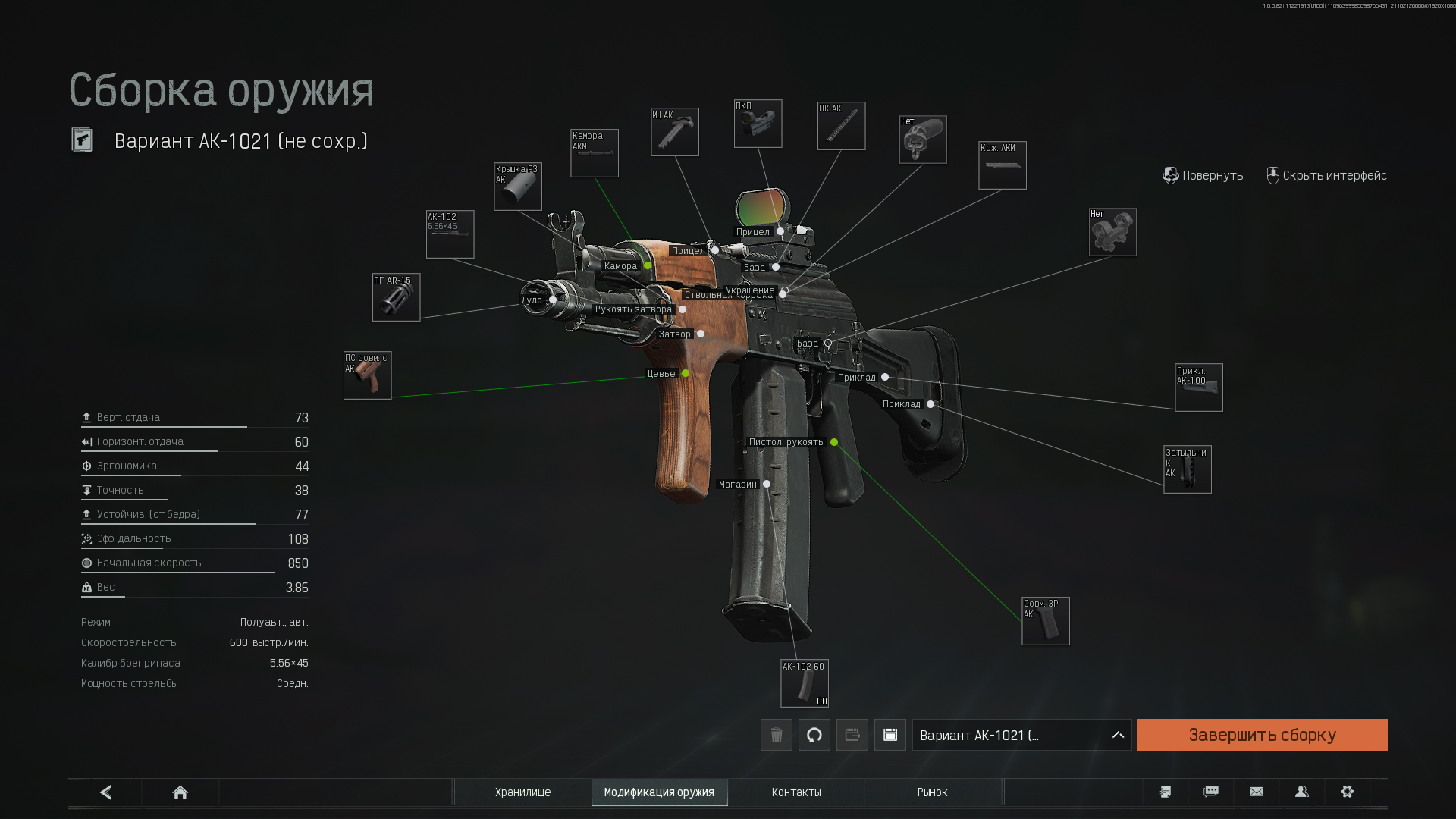Delete the preset with the trash icon
Viewport: 1456px width, 819px height.
pos(776,735)
